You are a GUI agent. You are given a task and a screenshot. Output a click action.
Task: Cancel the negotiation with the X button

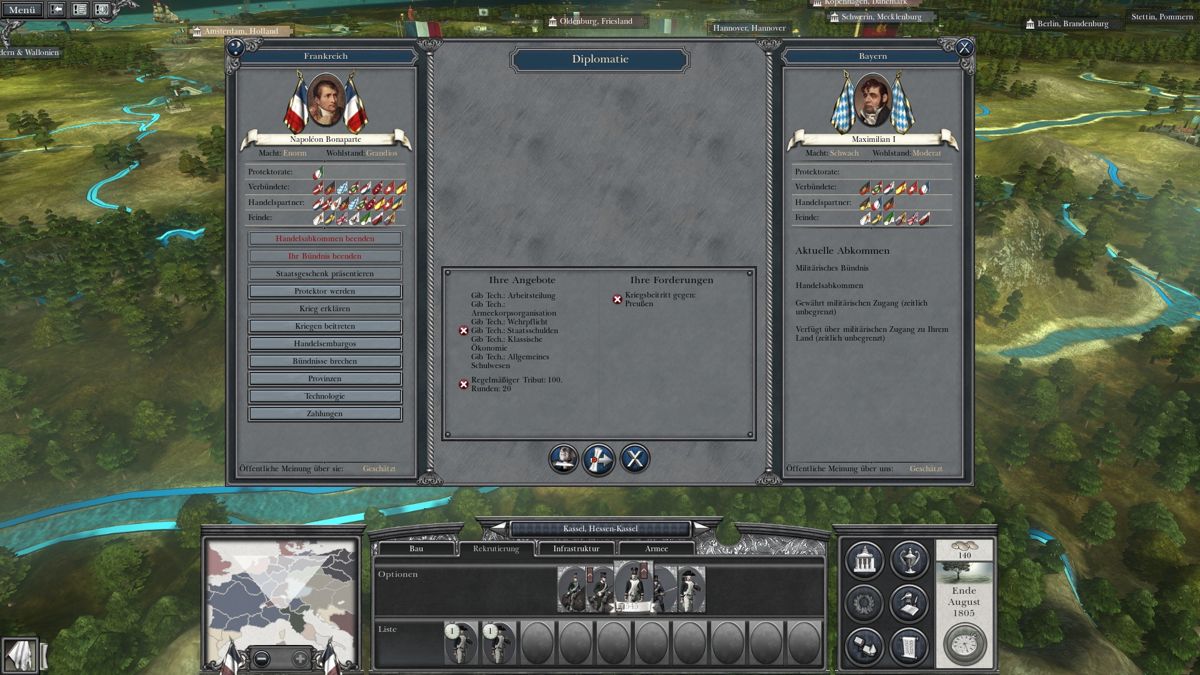635,459
